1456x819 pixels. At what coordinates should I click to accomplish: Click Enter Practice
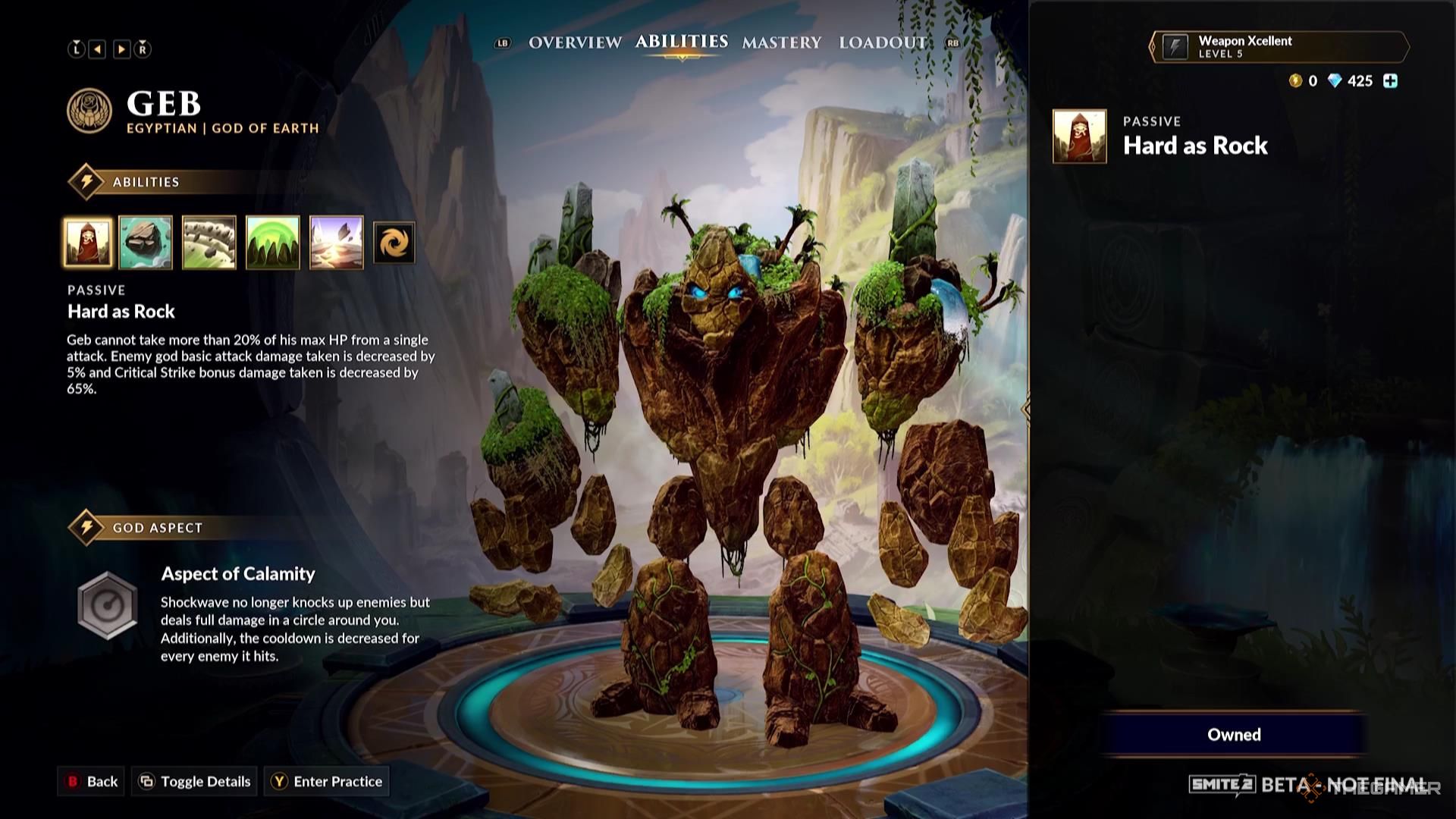click(x=326, y=781)
